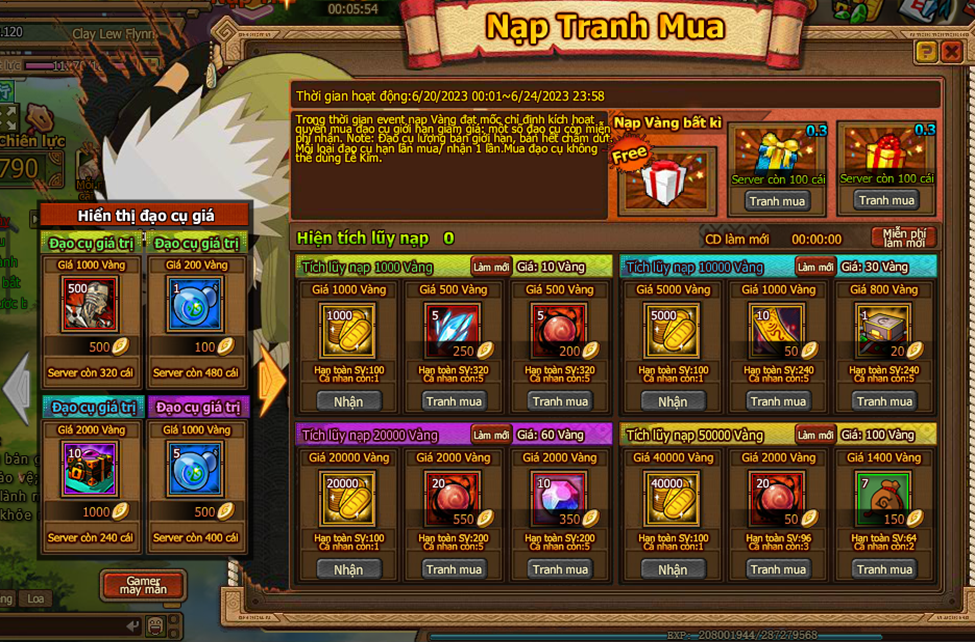Click Nhận under the 5000 gold reward

click(672, 401)
